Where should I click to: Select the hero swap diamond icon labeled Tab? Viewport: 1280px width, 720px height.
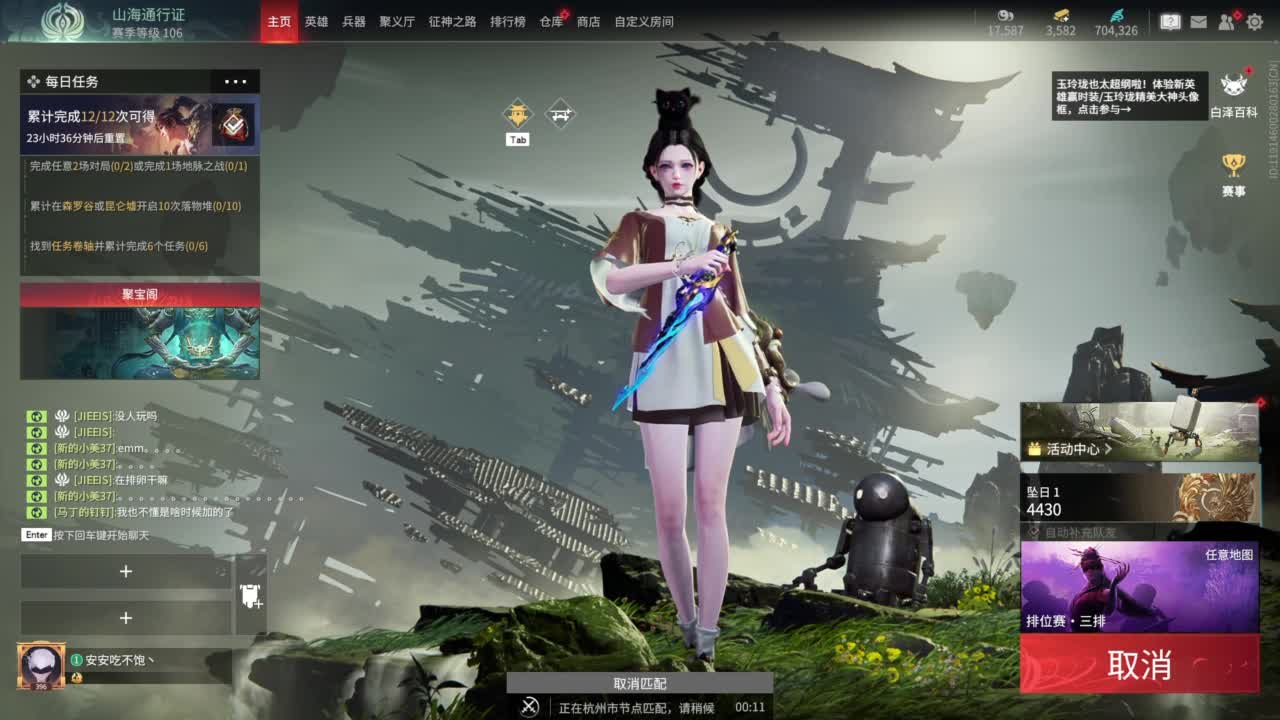(516, 113)
